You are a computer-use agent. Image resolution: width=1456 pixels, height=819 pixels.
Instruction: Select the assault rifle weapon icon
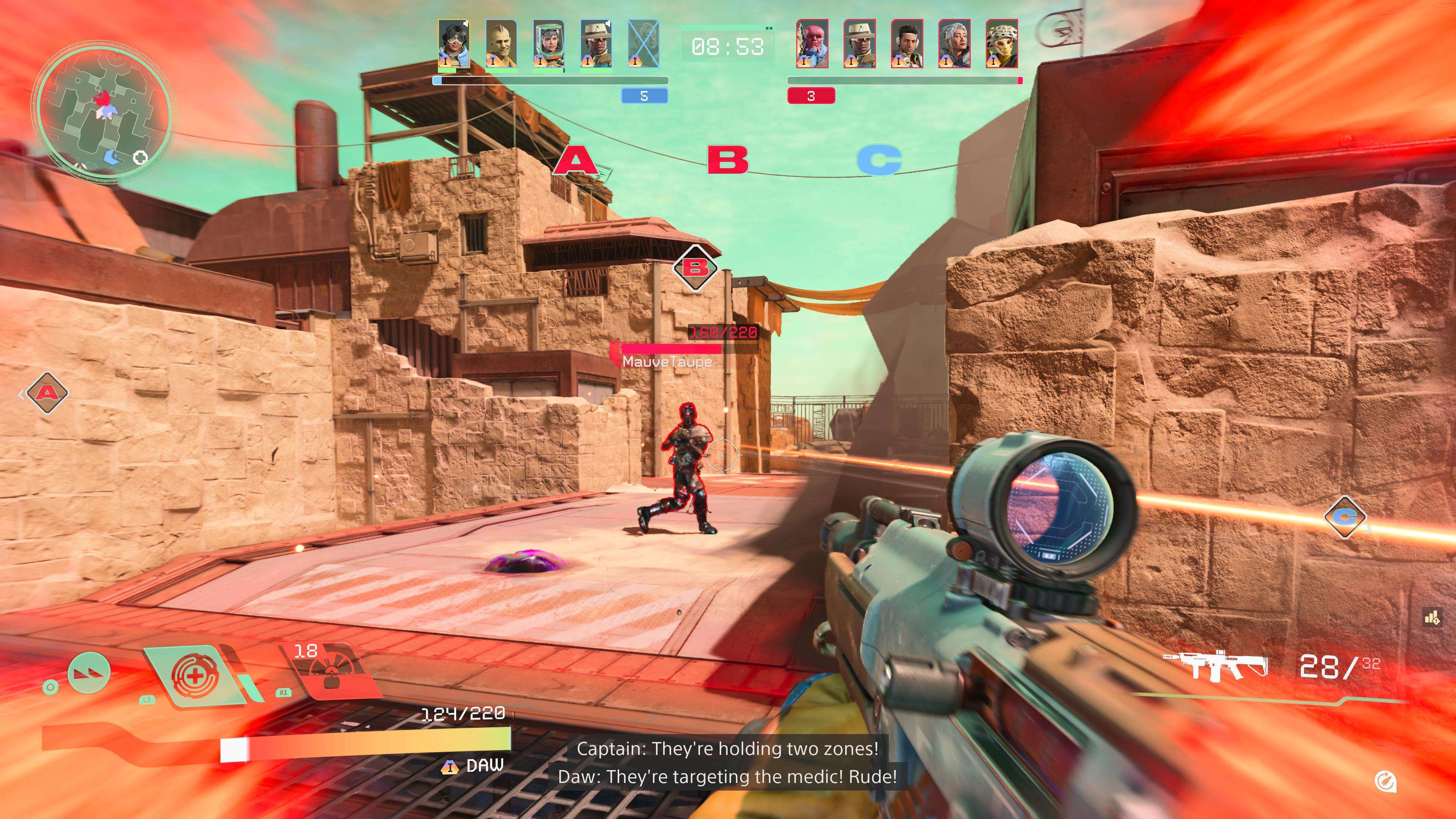[x=1213, y=667]
